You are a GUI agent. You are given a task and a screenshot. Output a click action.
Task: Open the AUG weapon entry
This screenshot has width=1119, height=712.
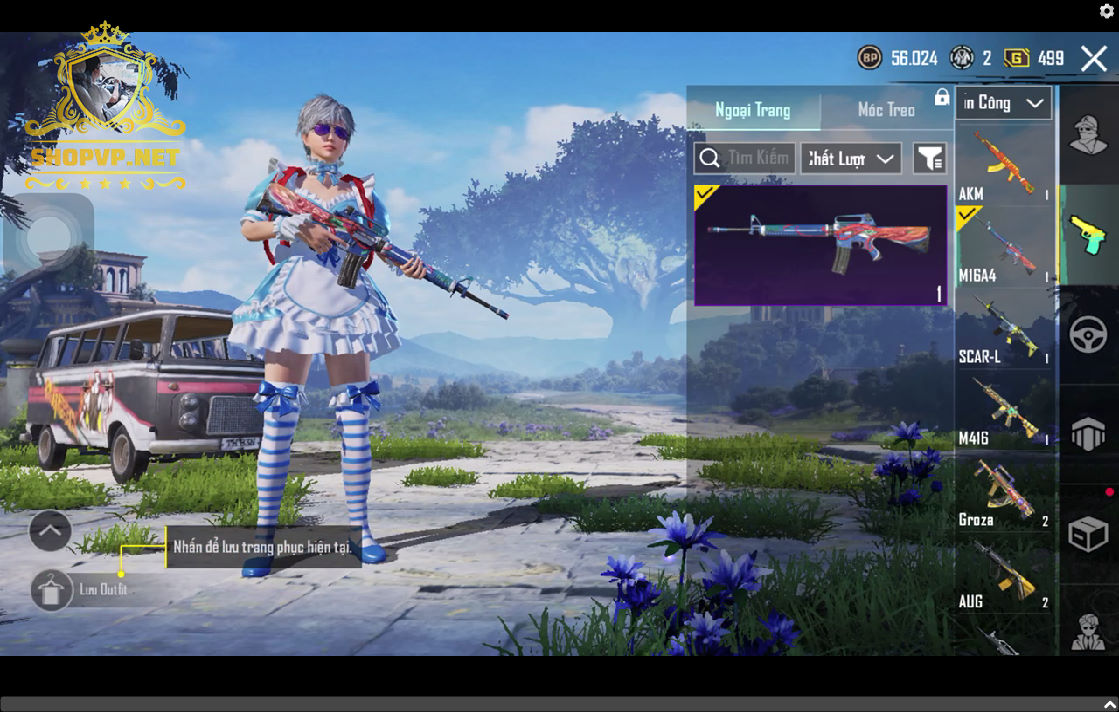(1004, 573)
